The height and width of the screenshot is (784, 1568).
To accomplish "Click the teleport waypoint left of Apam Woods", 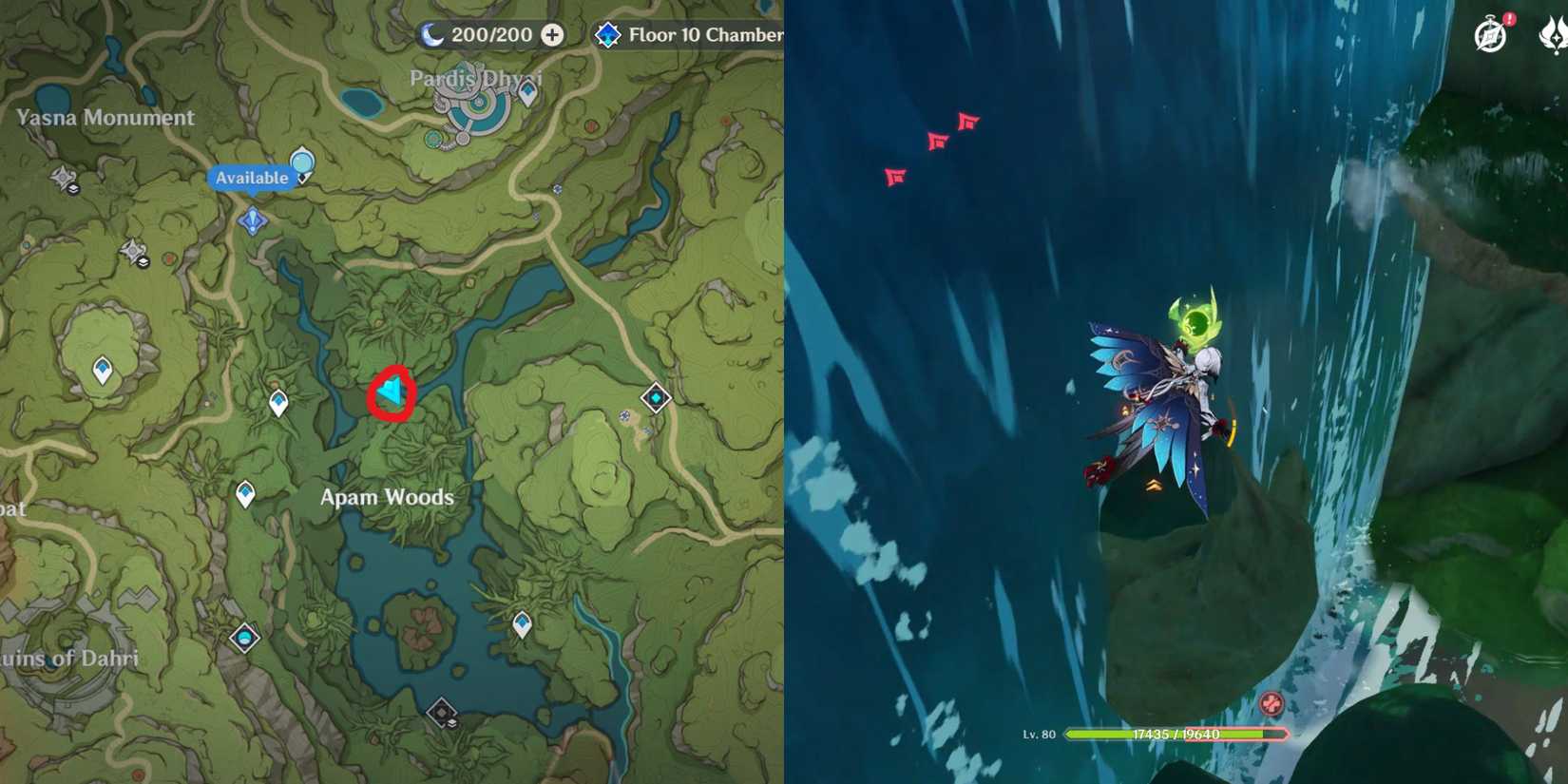I will (245, 492).
